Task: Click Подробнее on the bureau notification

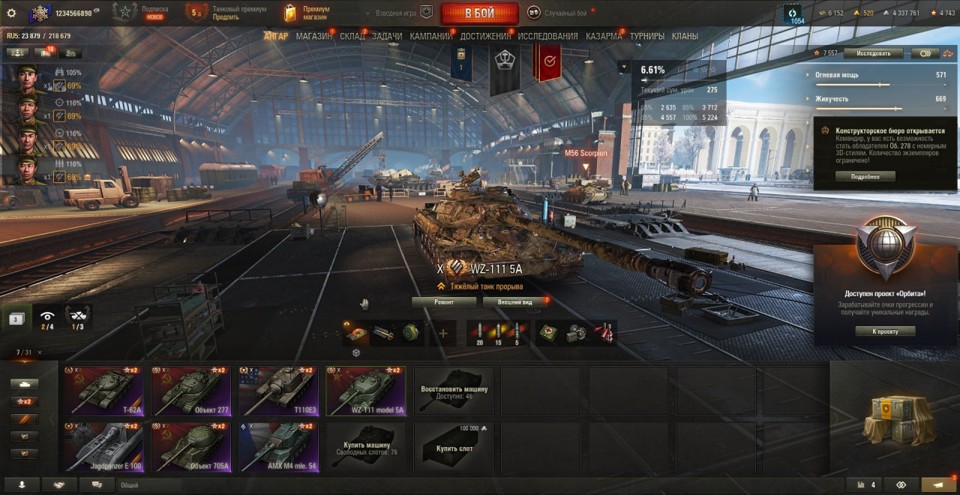Action: tap(865, 176)
